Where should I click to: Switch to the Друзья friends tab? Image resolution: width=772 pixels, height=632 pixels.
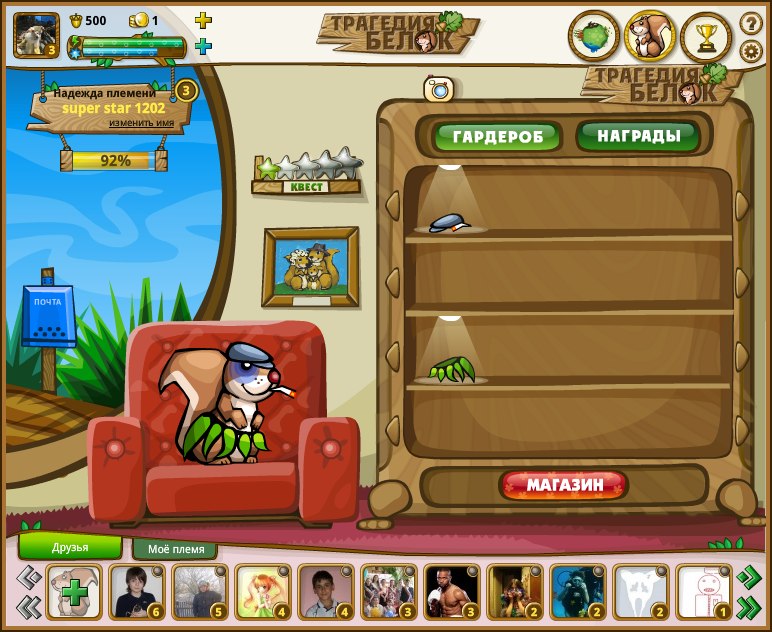tap(70, 547)
